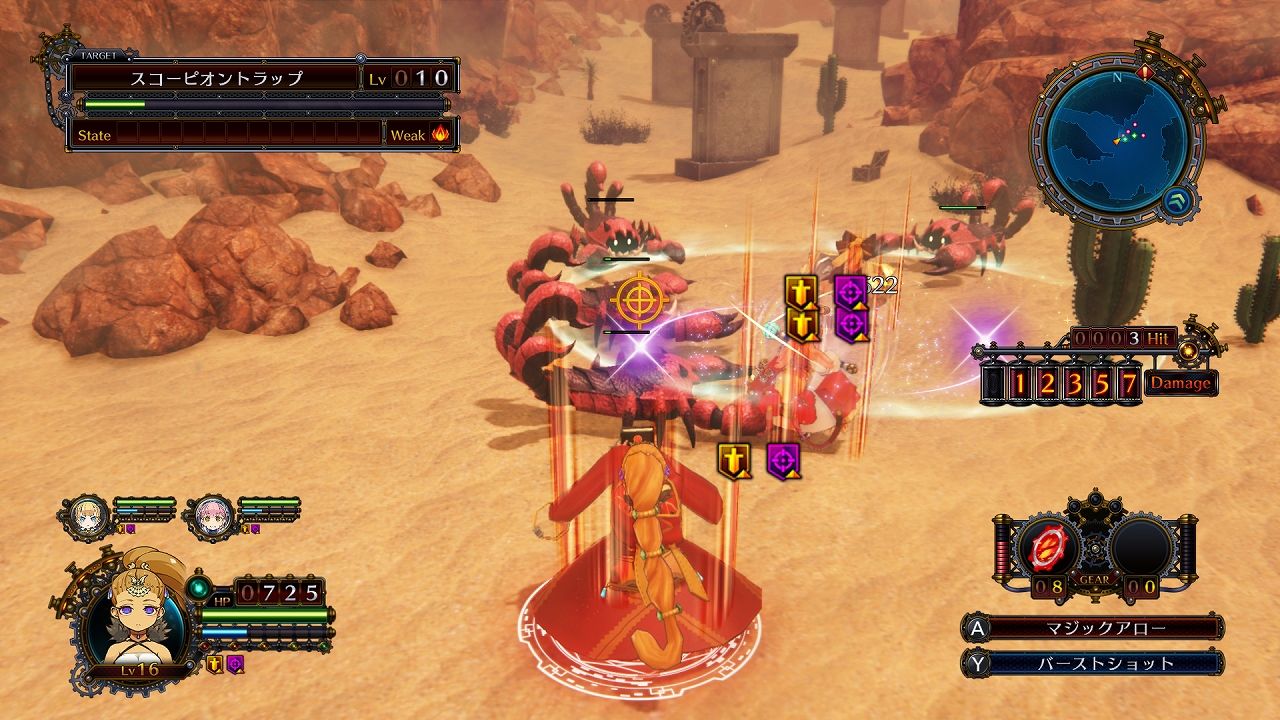
Task: Check the fire Weak icon on target panel
Action: pos(440,134)
